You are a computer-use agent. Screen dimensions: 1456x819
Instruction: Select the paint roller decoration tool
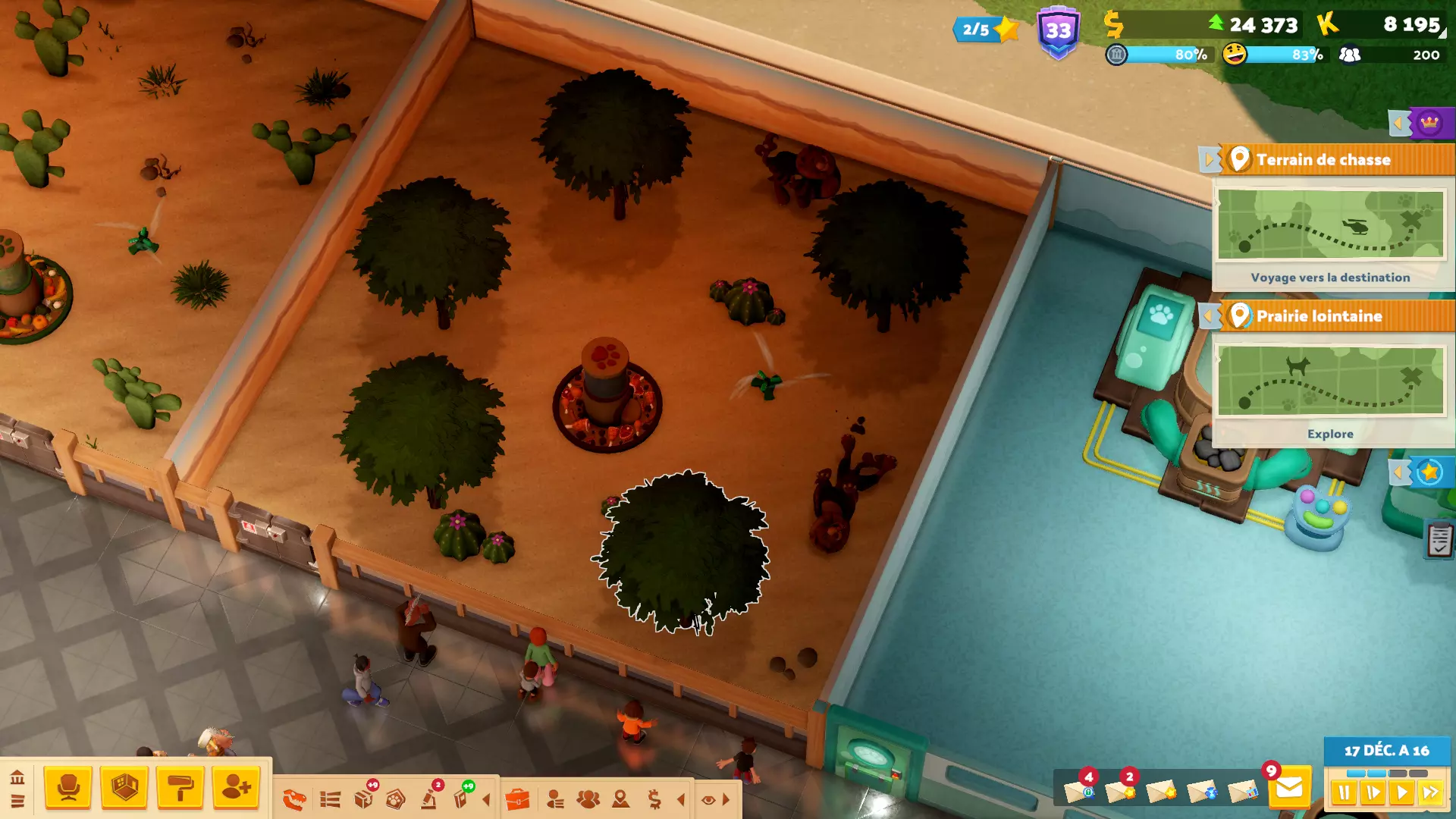(180, 788)
